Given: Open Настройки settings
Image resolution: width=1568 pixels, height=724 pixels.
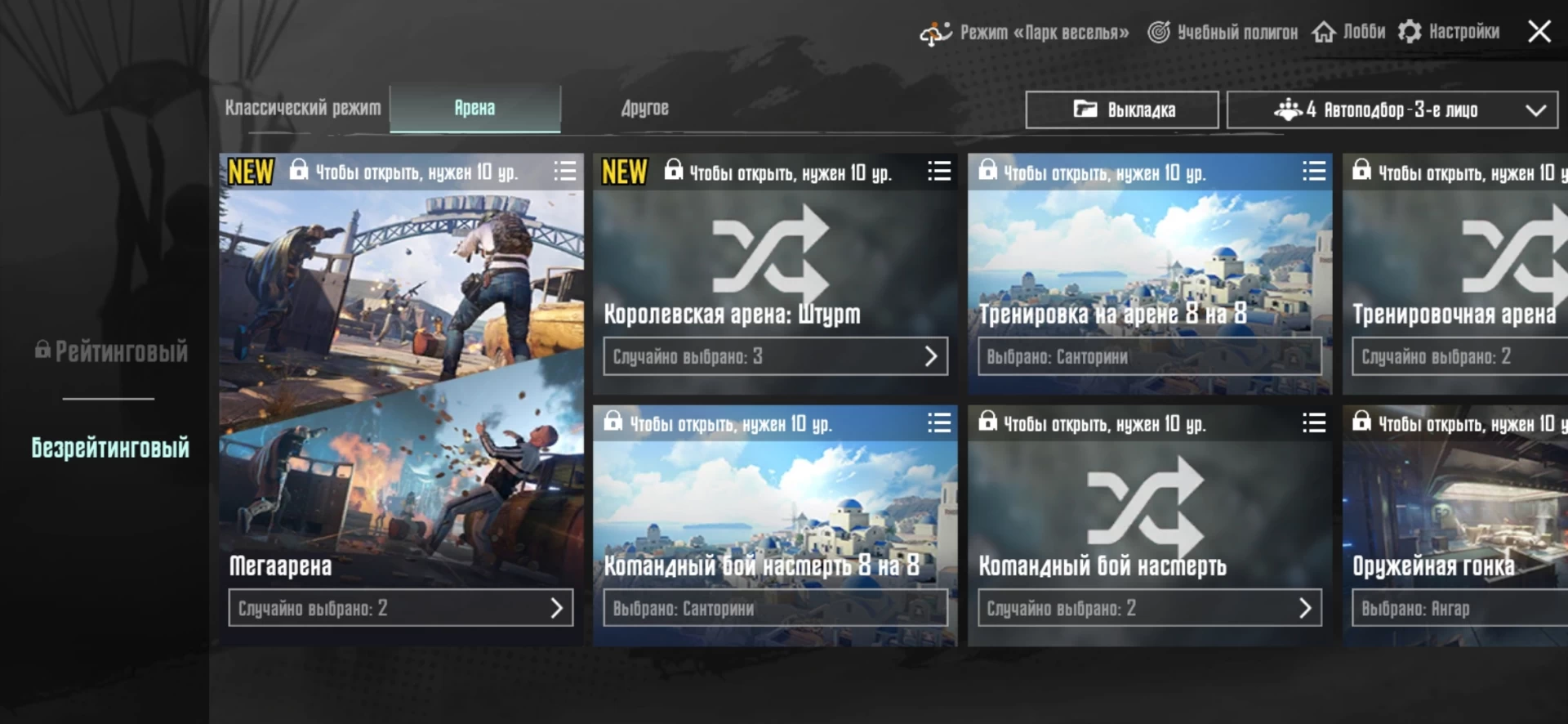Looking at the screenshot, I should click(x=1450, y=32).
